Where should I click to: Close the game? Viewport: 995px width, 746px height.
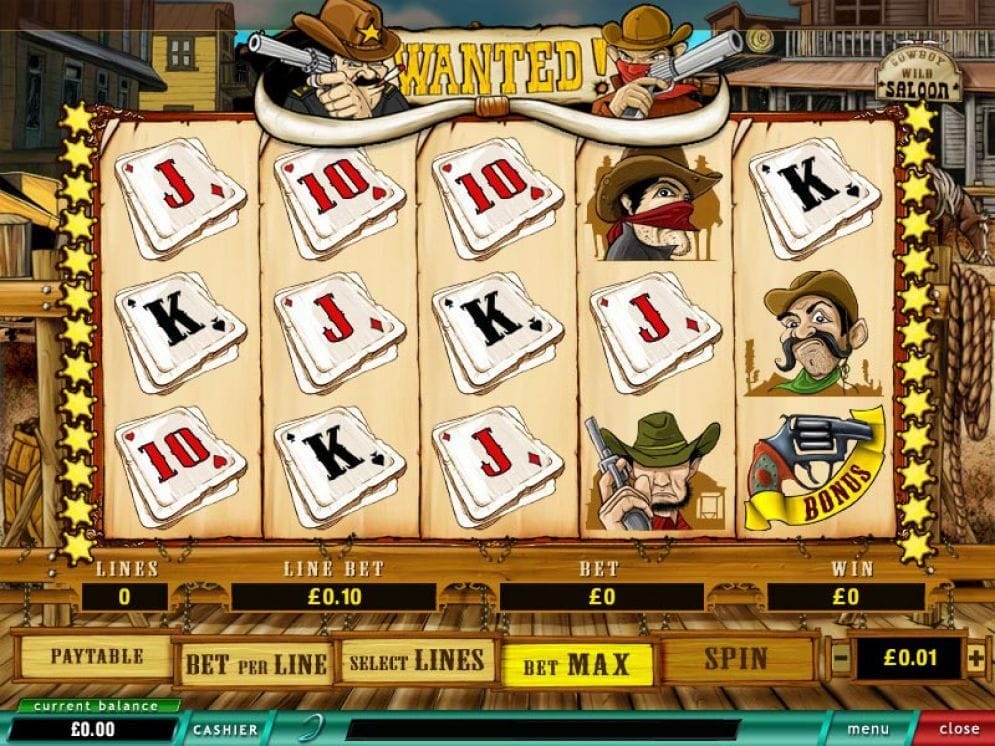pyautogui.click(x=958, y=730)
